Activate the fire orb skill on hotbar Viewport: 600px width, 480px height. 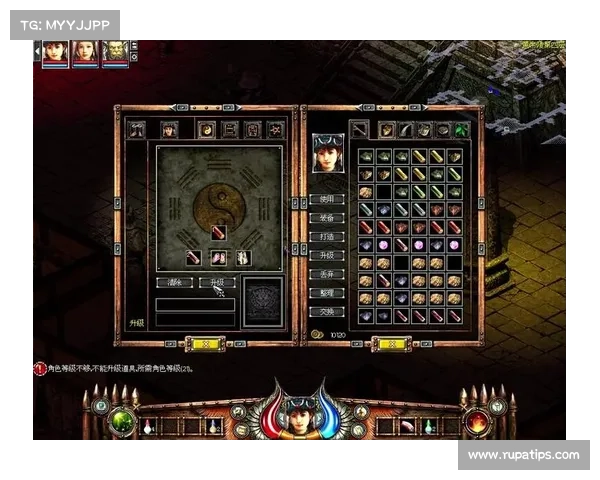click(477, 422)
